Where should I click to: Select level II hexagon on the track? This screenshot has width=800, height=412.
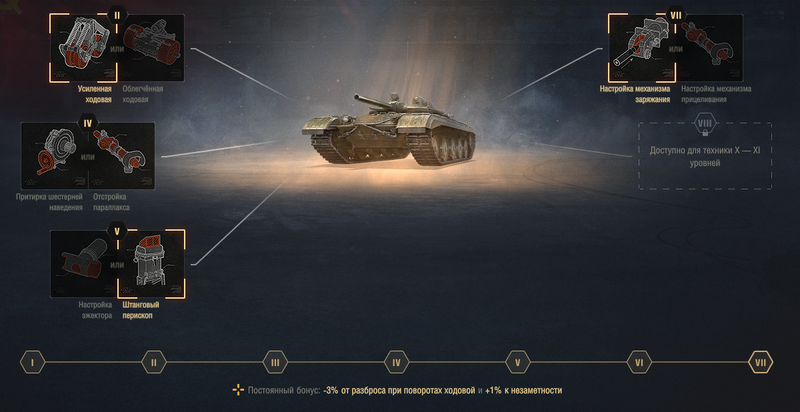pyautogui.click(x=153, y=362)
